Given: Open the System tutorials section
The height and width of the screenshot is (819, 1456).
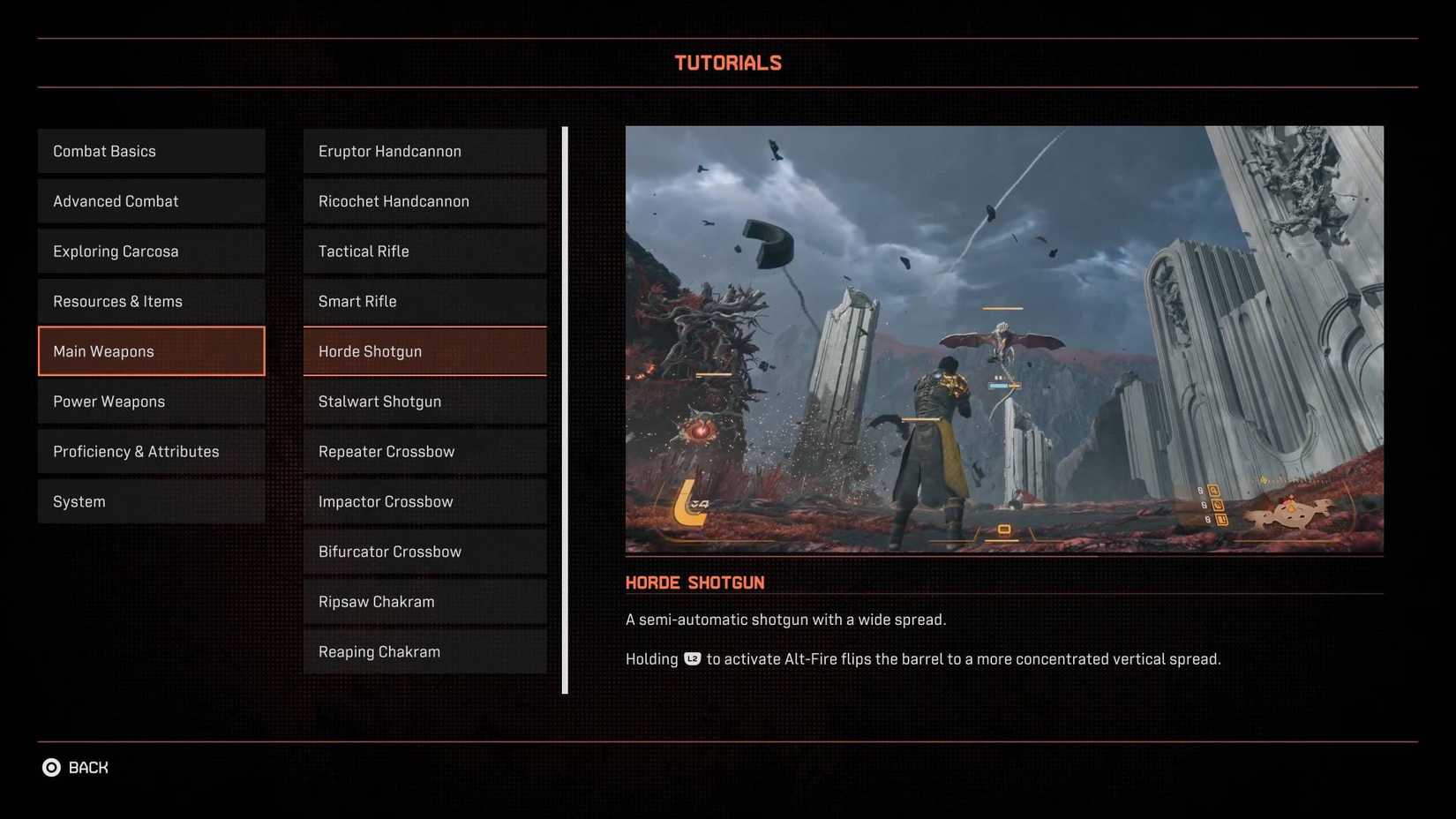Looking at the screenshot, I should pyautogui.click(x=150, y=500).
